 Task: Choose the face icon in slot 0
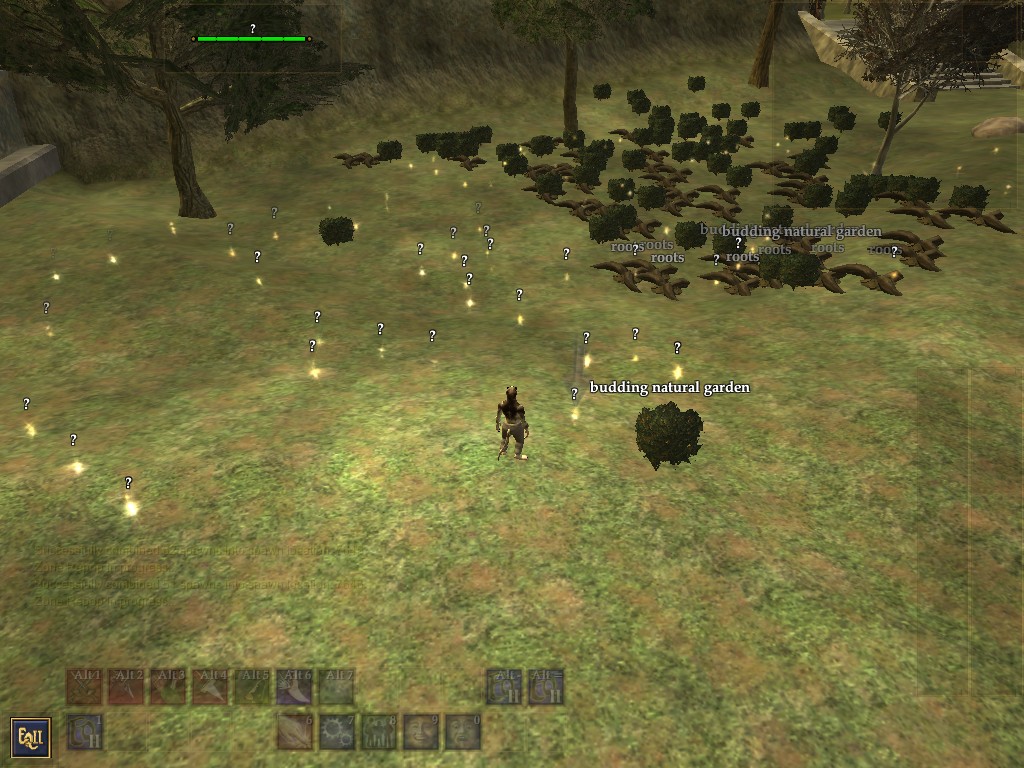pyautogui.click(x=463, y=732)
